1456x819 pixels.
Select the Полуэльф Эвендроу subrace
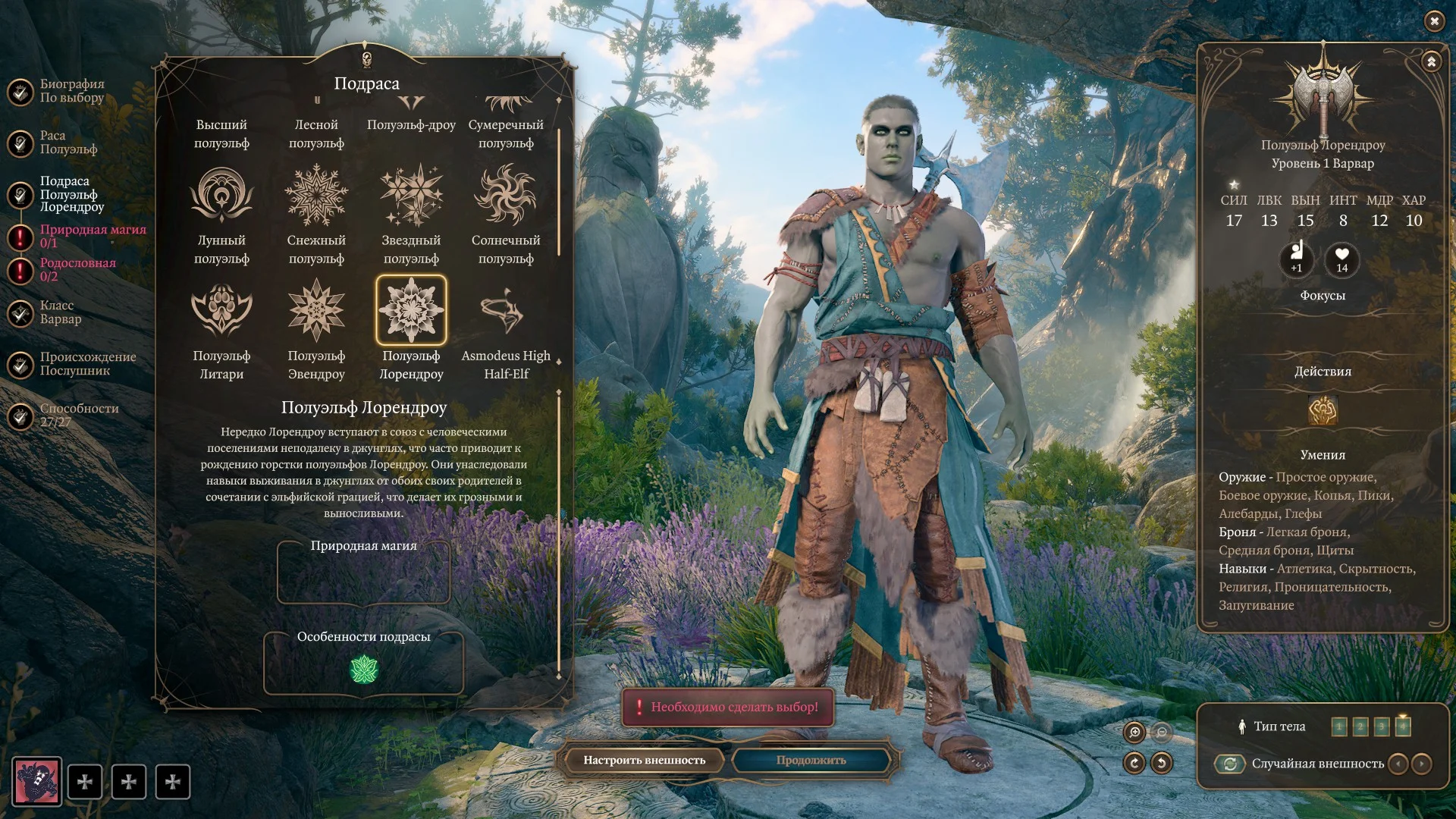click(x=316, y=311)
